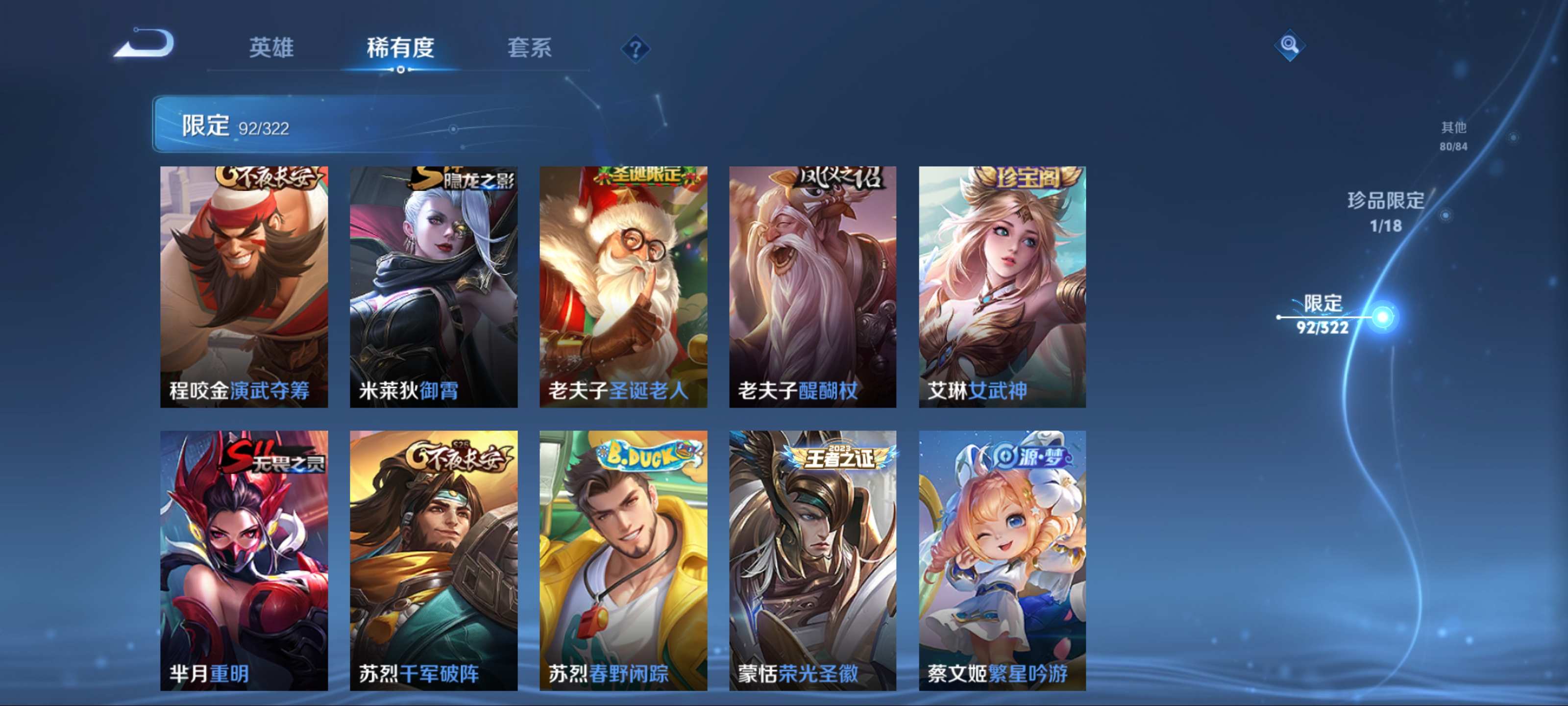
Task: Open 苏烈 千军破阵 skin card
Action: point(433,560)
